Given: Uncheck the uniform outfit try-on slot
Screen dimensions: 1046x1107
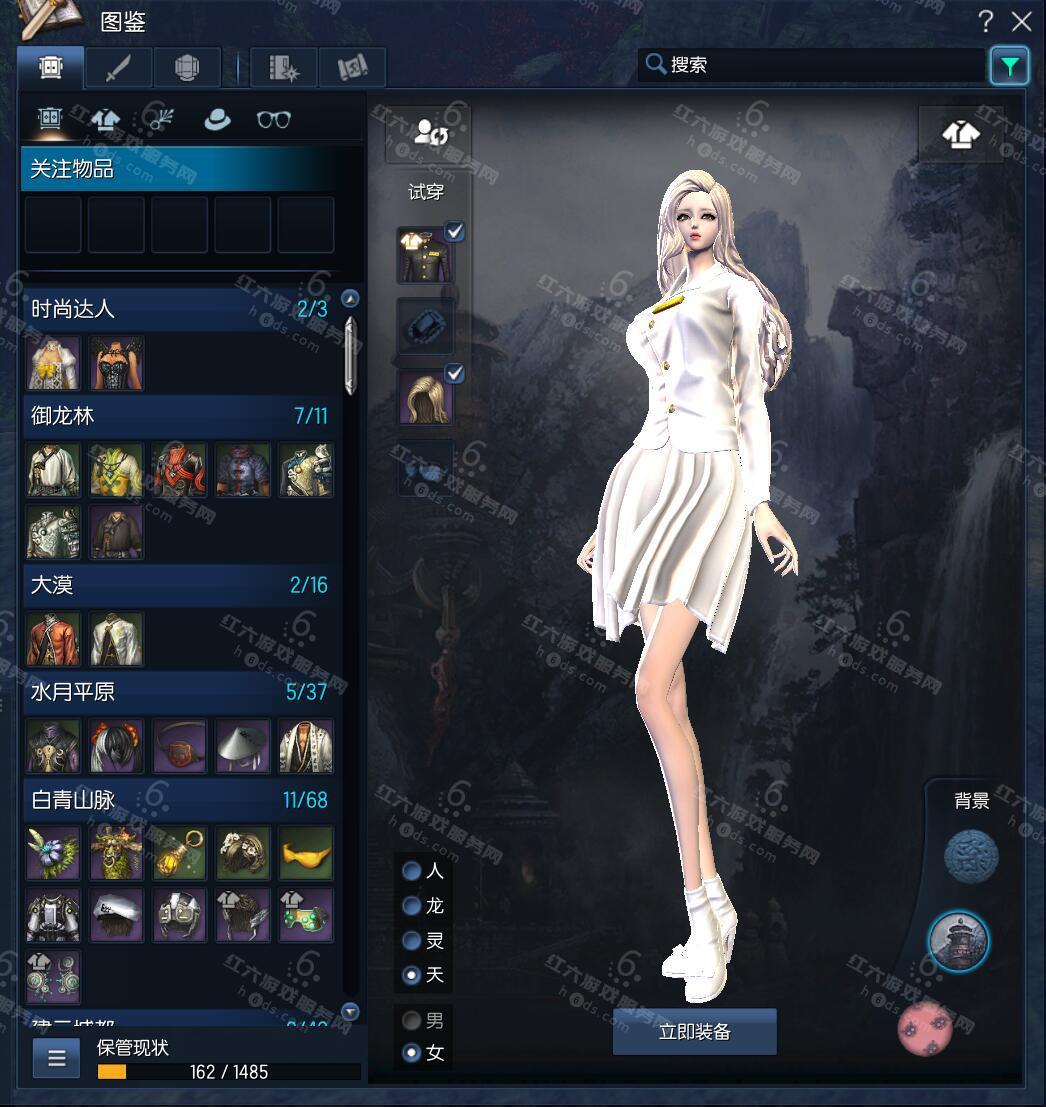Looking at the screenshot, I should coord(454,232).
